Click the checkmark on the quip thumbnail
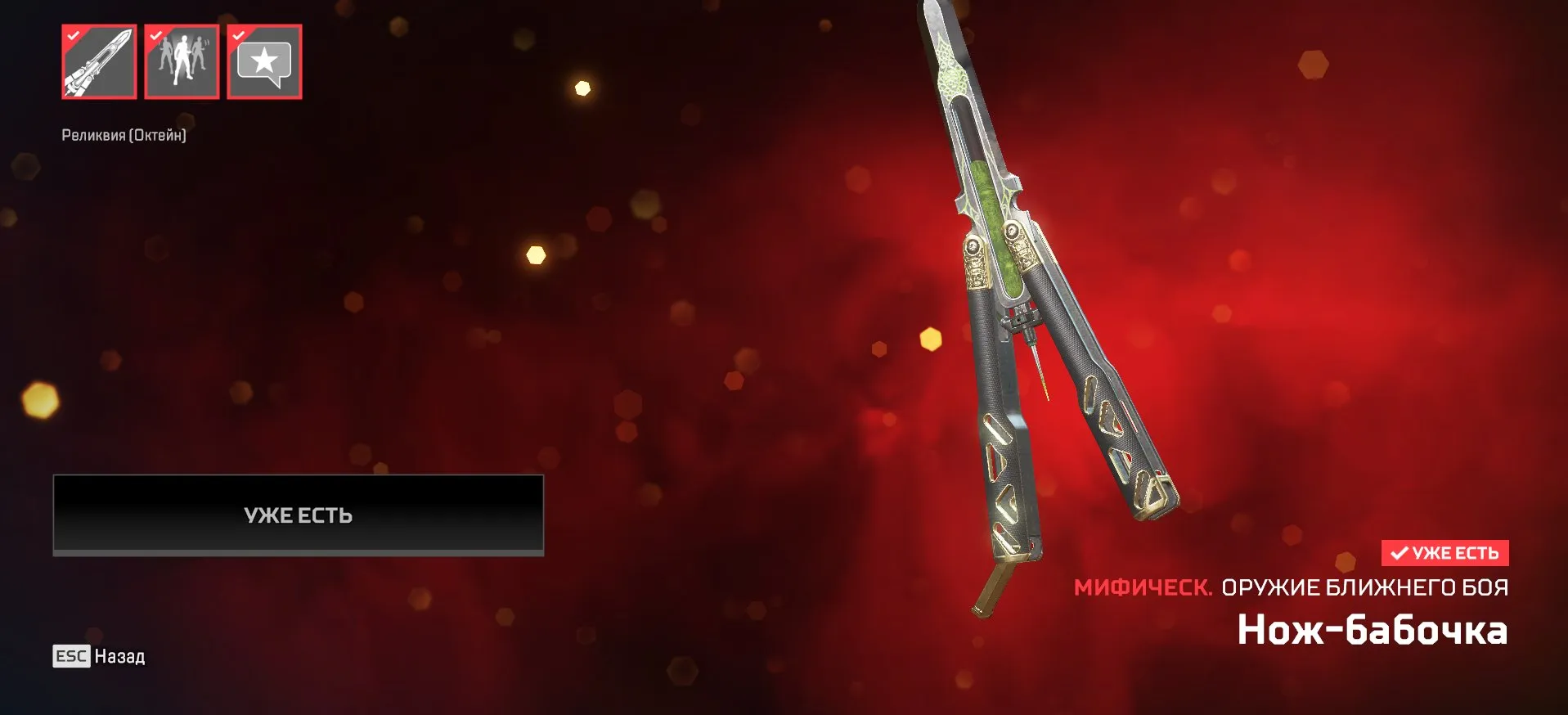Image resolution: width=1568 pixels, height=715 pixels. click(237, 35)
